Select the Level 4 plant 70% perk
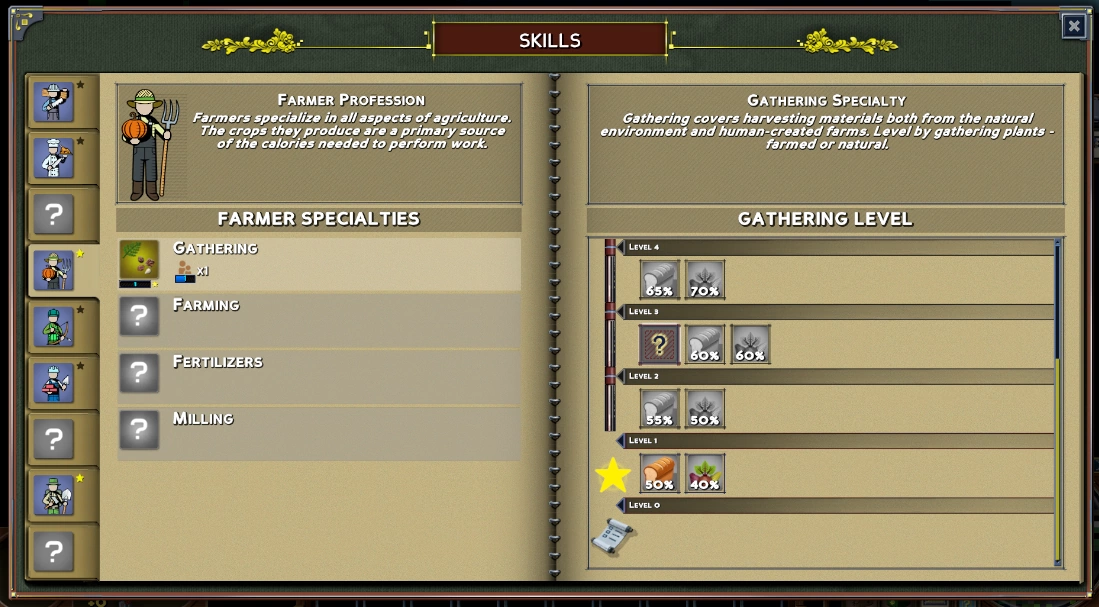Viewport: 1099px width, 607px height. 705,280
